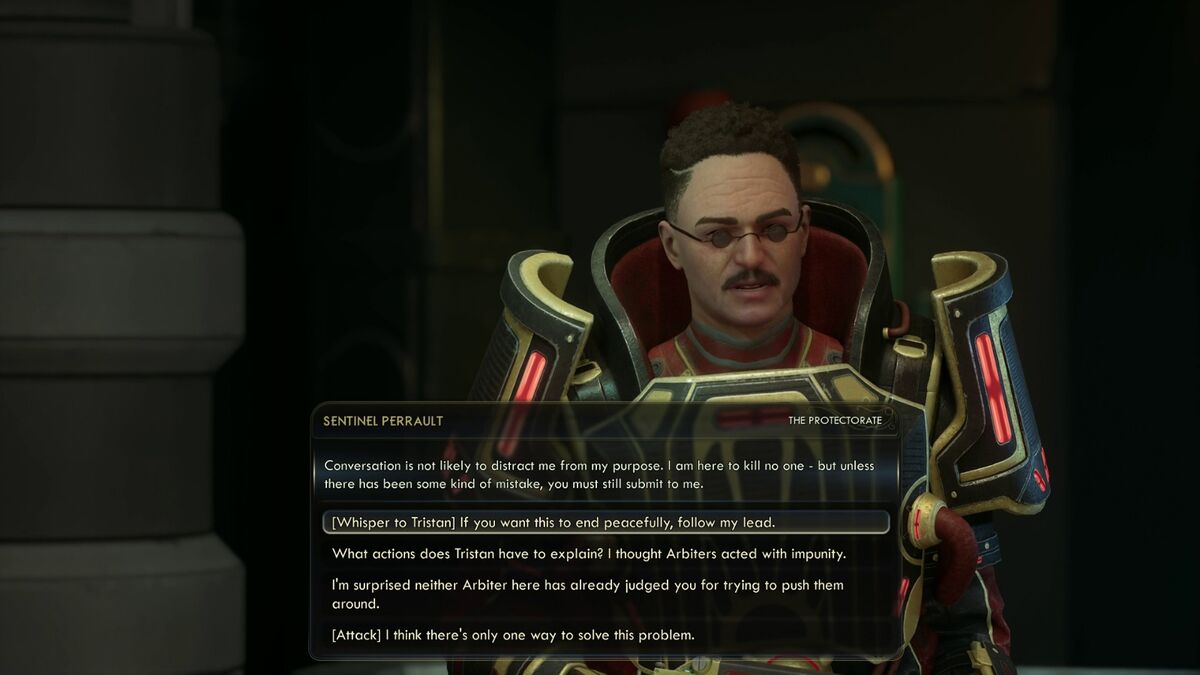
Task: Choose the Whisper to Tristan reply
Action: click(553, 523)
